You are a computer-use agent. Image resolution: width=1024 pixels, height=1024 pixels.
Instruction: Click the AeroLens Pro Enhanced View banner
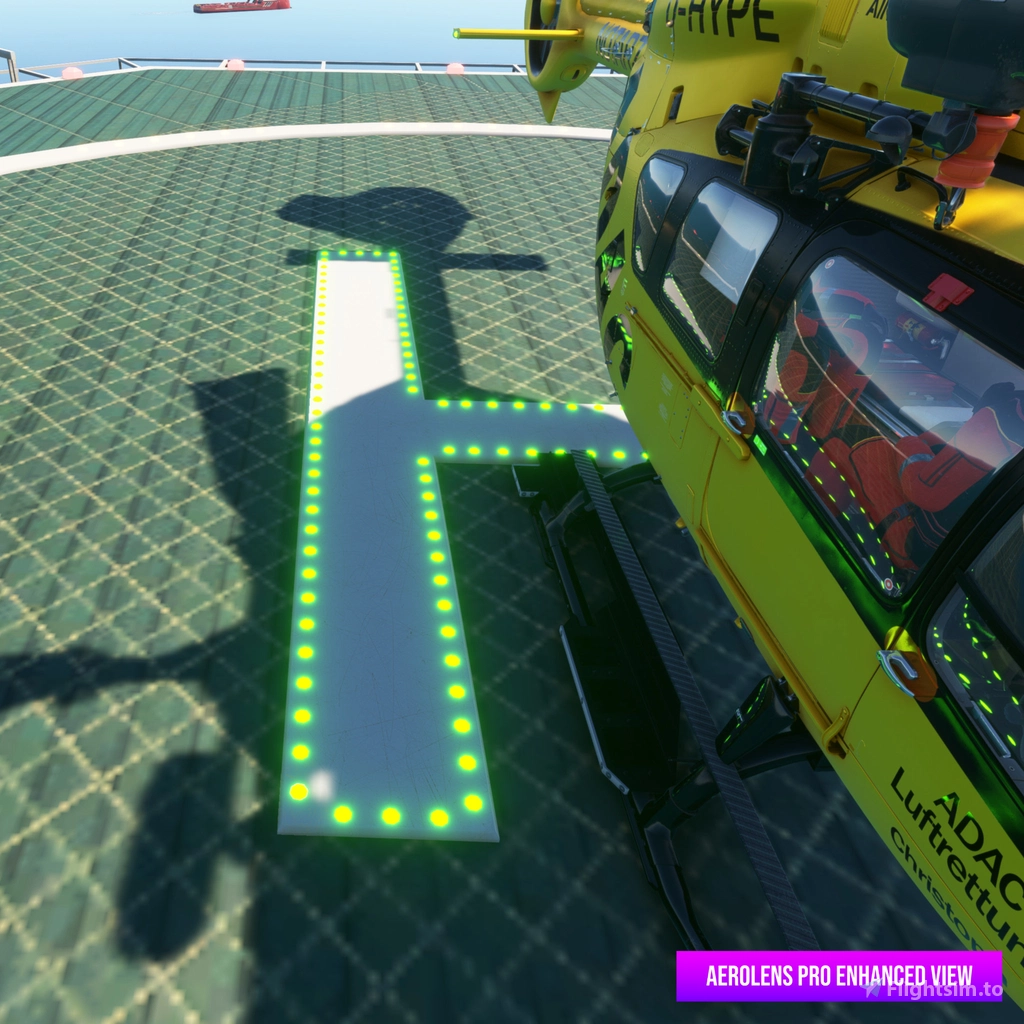point(838,975)
